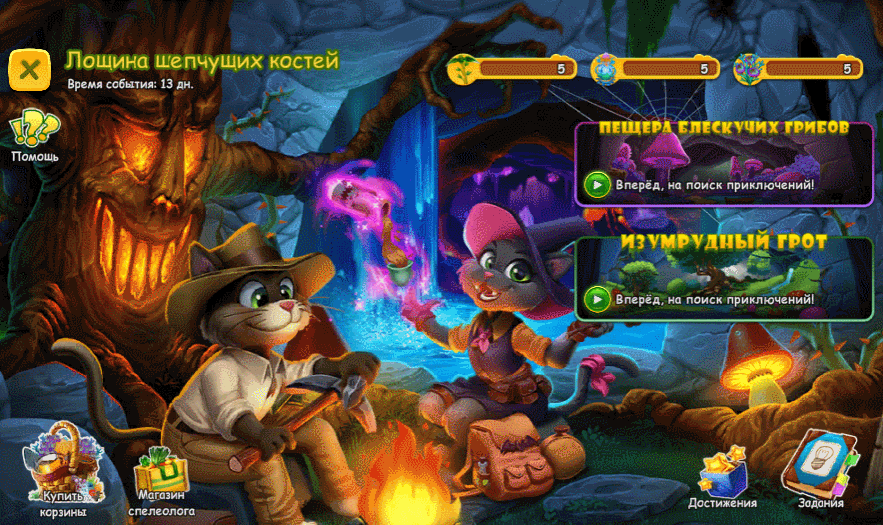
Task: Start the Изумрудный грот adventure
Action: [598, 298]
